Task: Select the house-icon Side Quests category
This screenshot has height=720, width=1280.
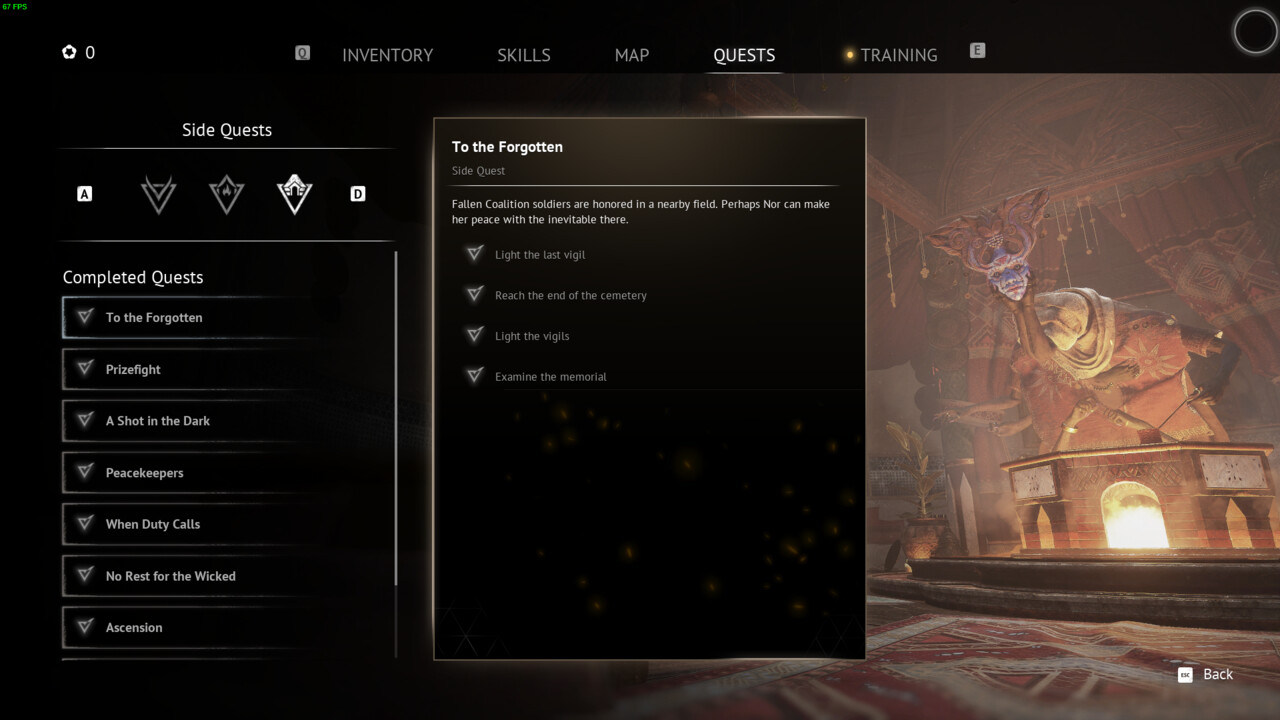Action: [295, 194]
